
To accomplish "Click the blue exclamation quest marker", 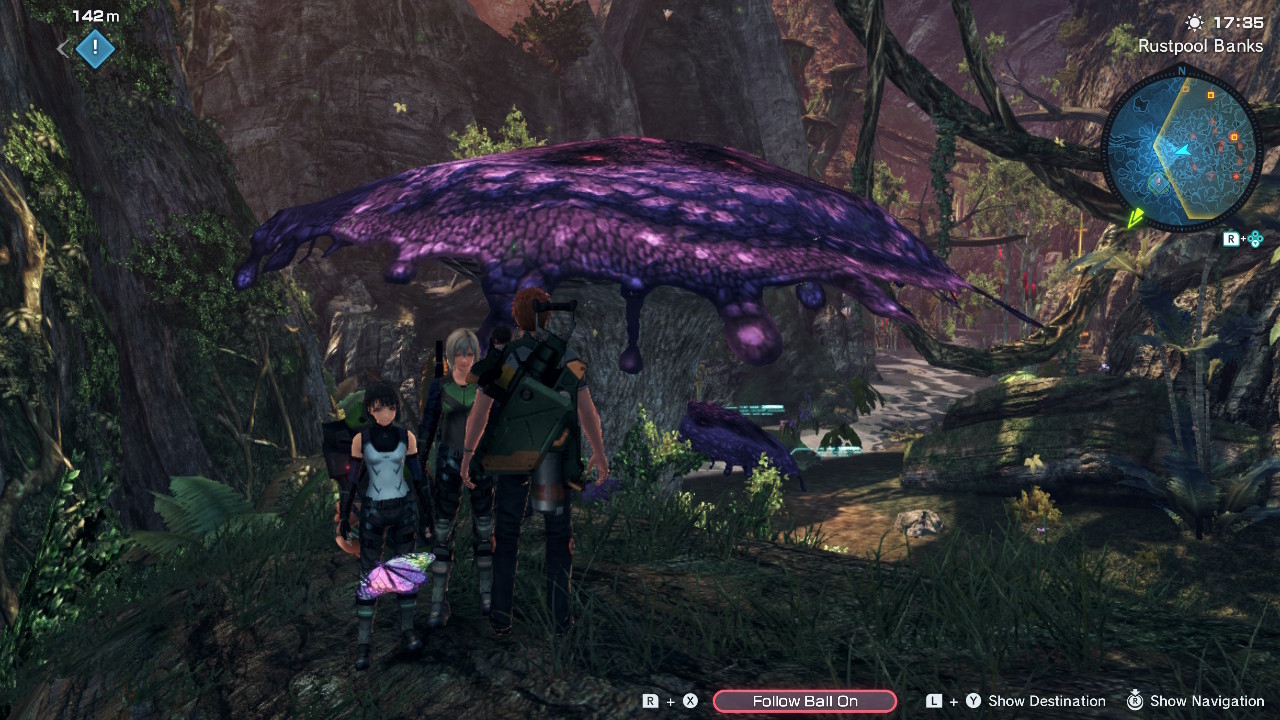I will 95,47.
